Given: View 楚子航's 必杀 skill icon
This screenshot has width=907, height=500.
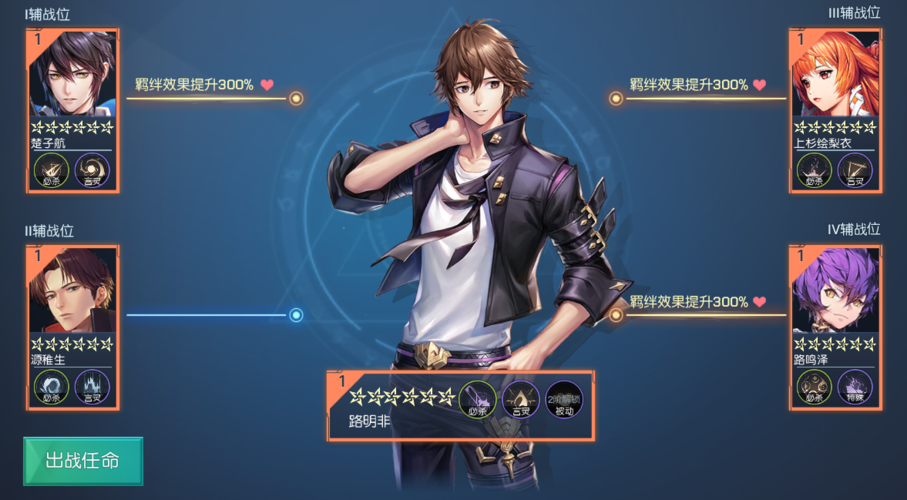Looking at the screenshot, I should pos(51,170).
